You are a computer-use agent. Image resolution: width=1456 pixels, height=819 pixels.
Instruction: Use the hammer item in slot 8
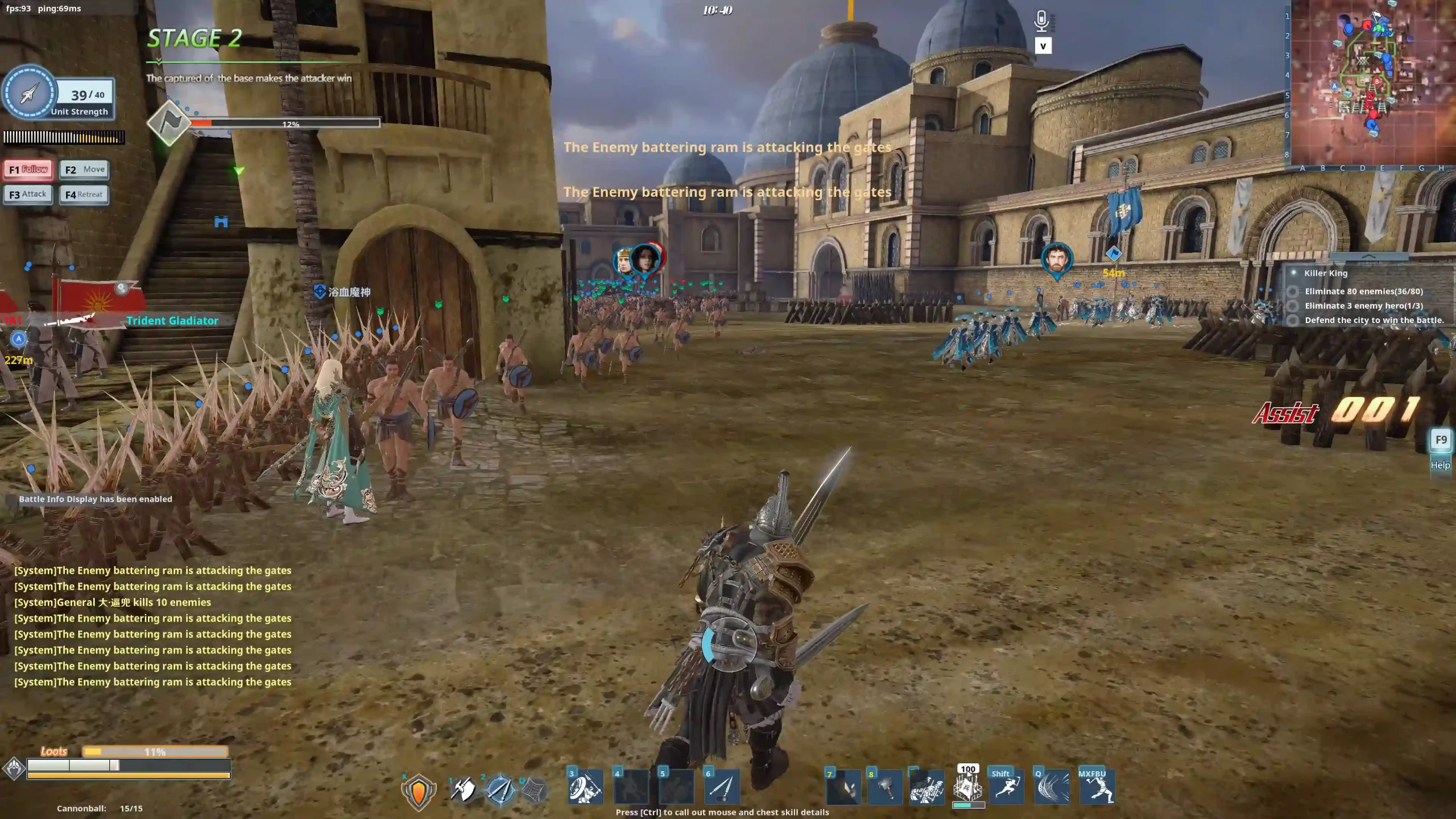885,788
